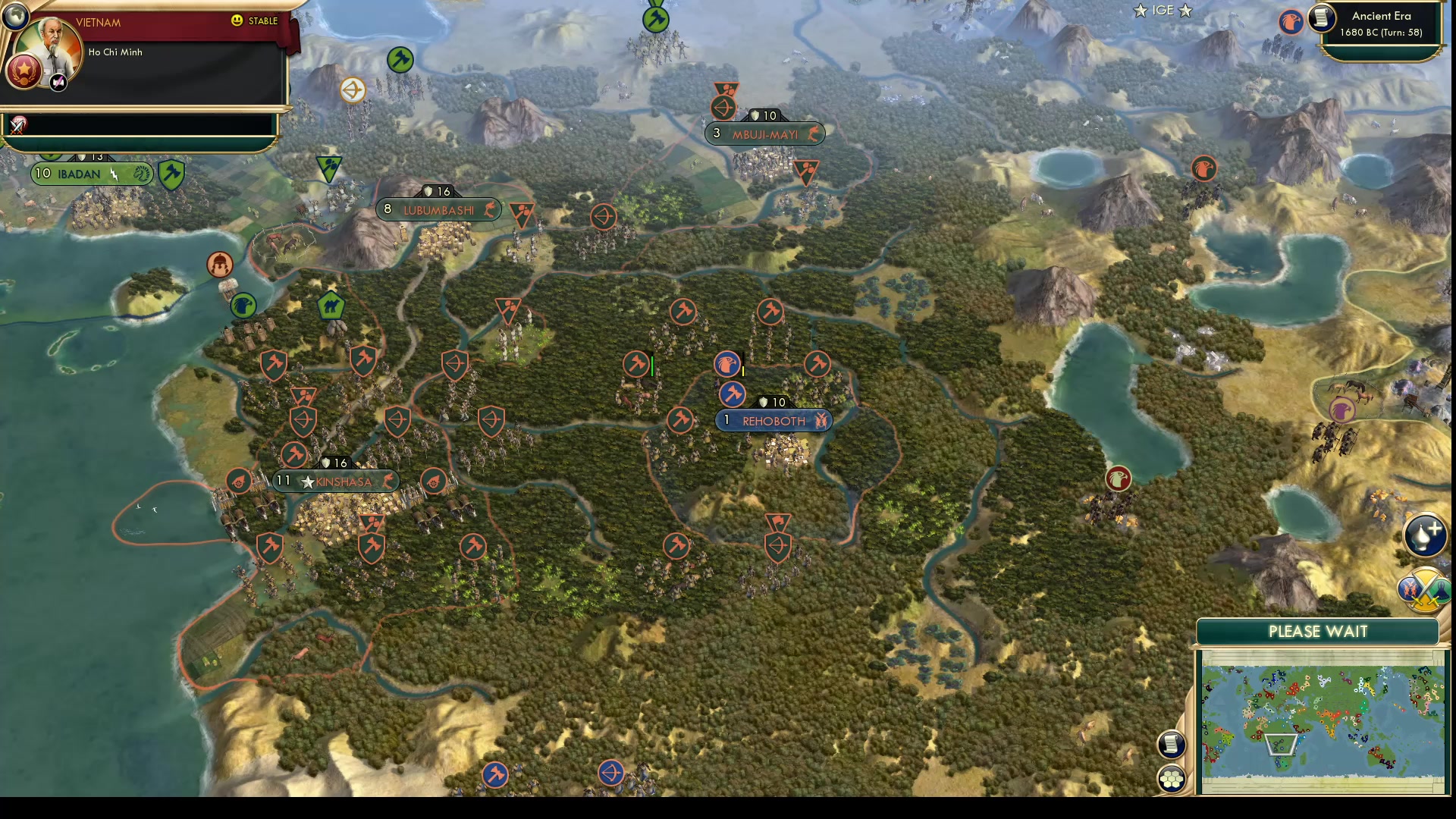Open the Lubumbashi city banner
The height and width of the screenshot is (819, 1456).
[440, 209]
